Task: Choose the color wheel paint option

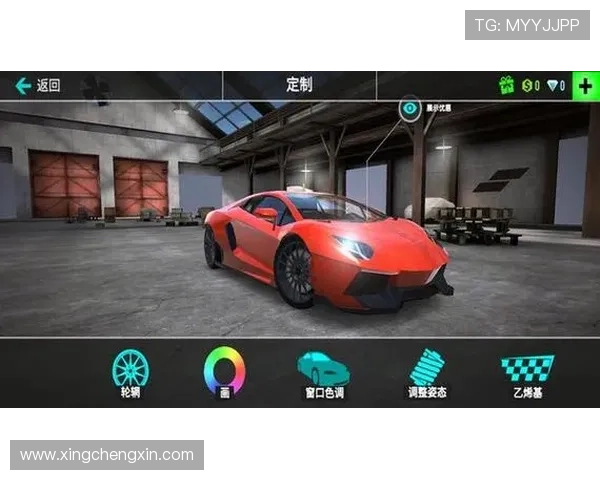Action: tap(224, 370)
